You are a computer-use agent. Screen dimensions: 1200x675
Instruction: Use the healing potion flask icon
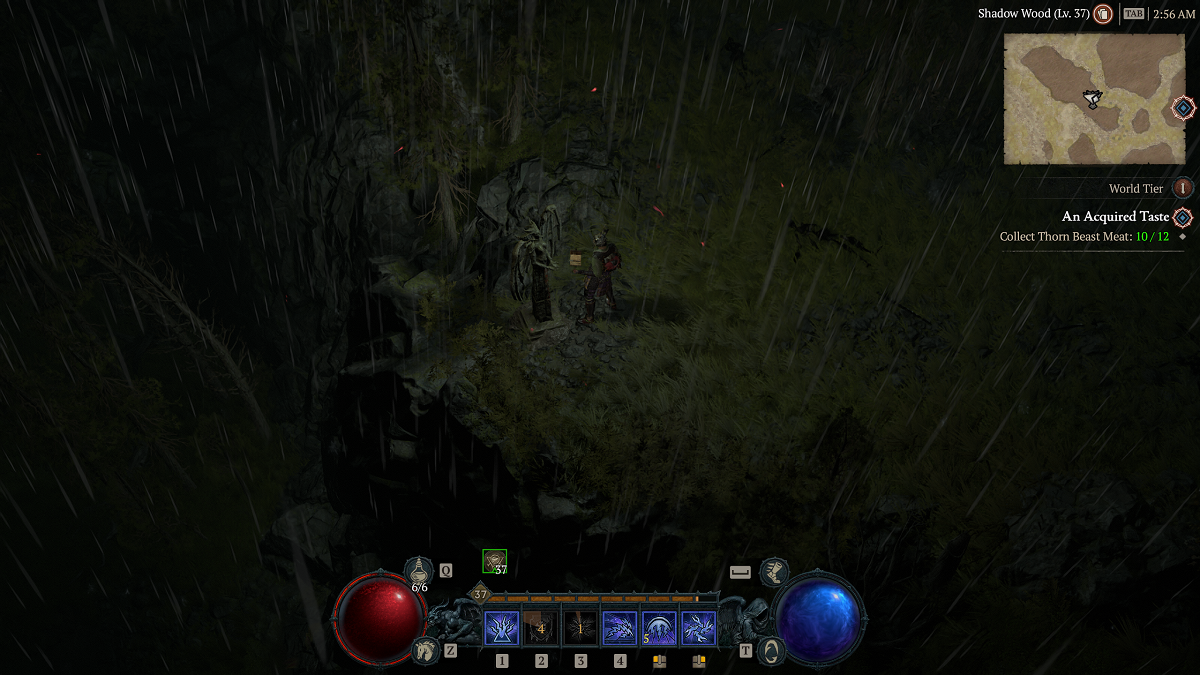coord(419,571)
